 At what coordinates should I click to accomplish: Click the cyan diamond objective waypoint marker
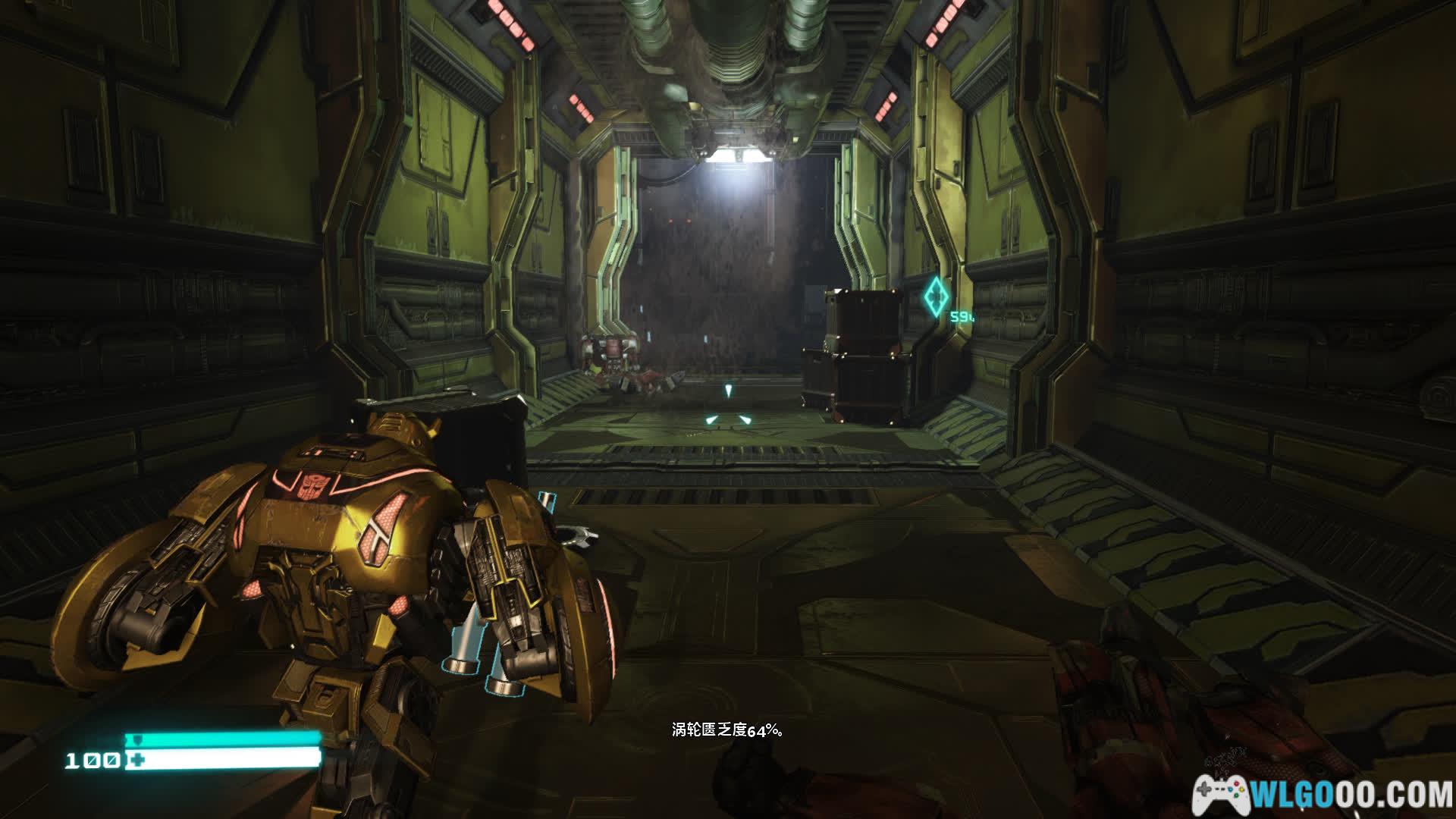tap(937, 296)
